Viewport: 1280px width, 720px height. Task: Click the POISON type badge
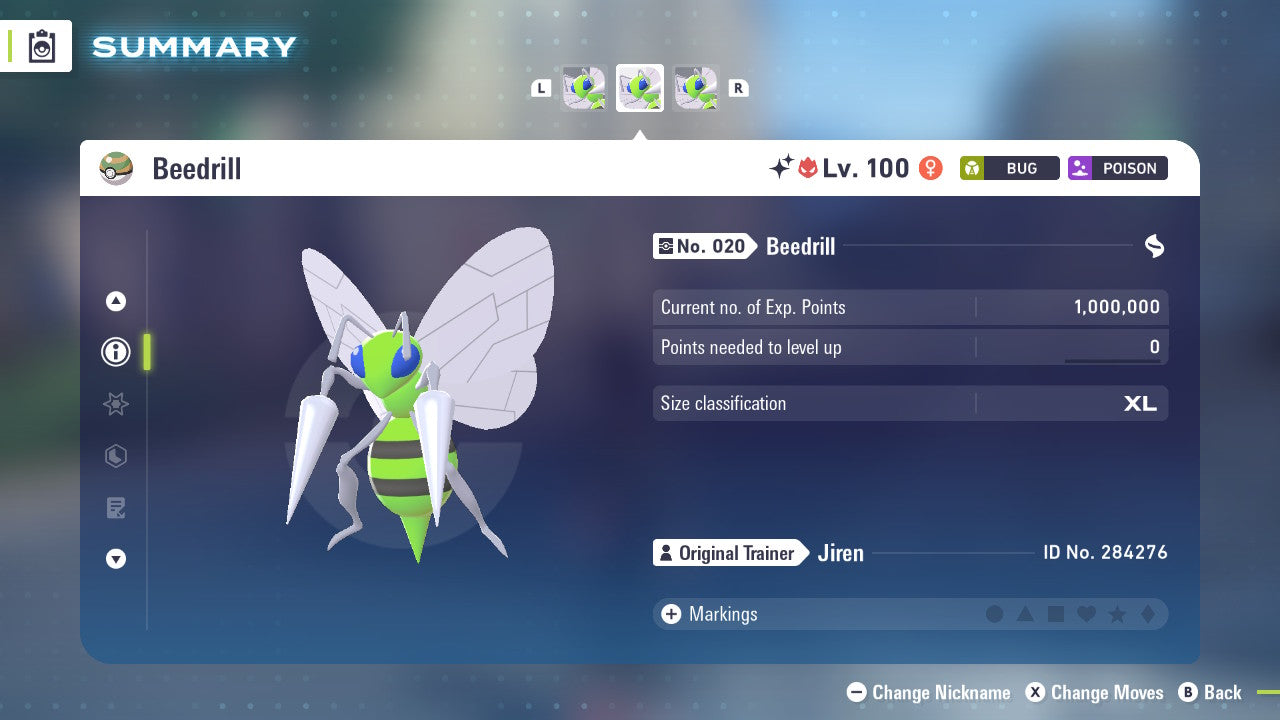click(1117, 168)
